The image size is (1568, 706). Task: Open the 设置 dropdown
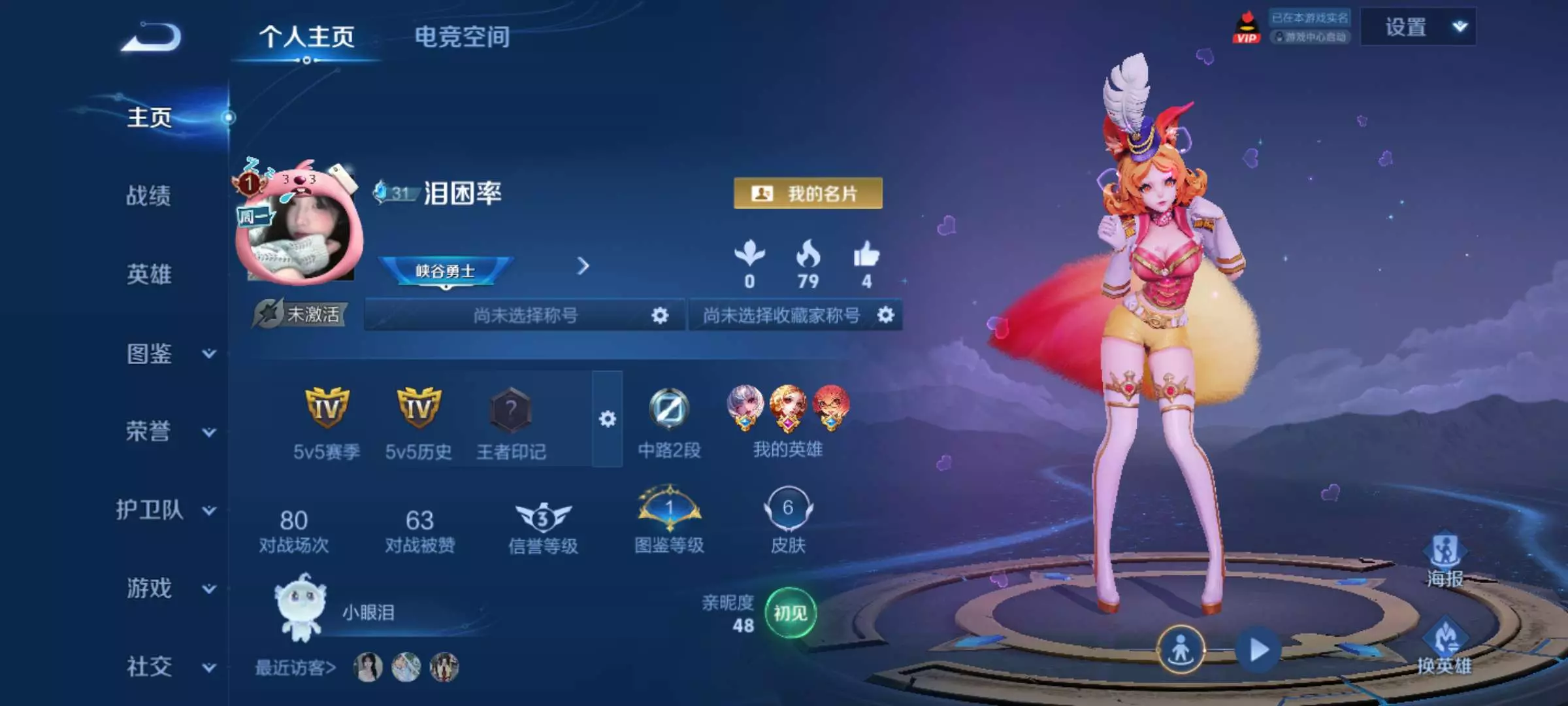1418,27
